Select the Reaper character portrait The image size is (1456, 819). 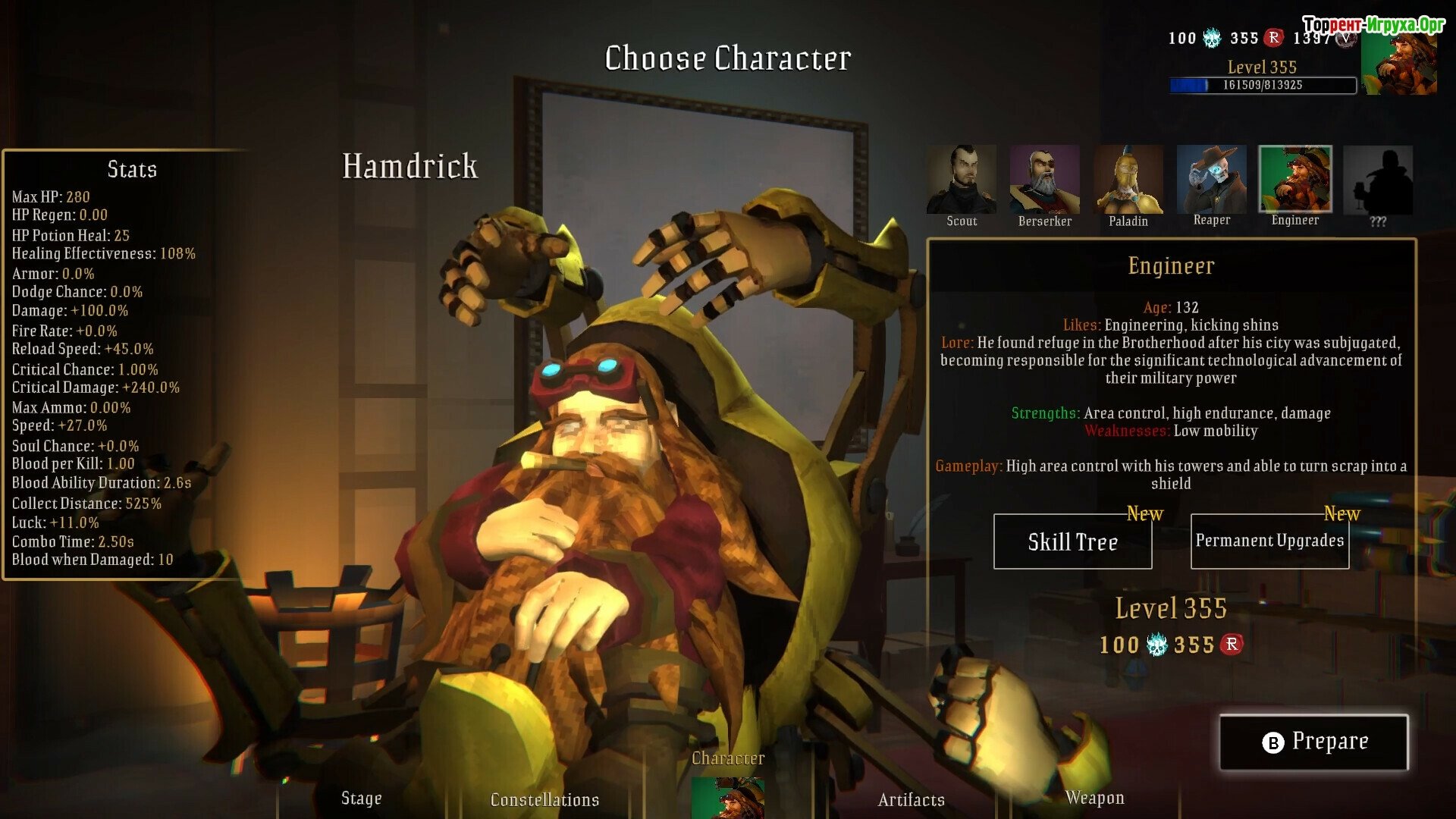coord(1211,180)
